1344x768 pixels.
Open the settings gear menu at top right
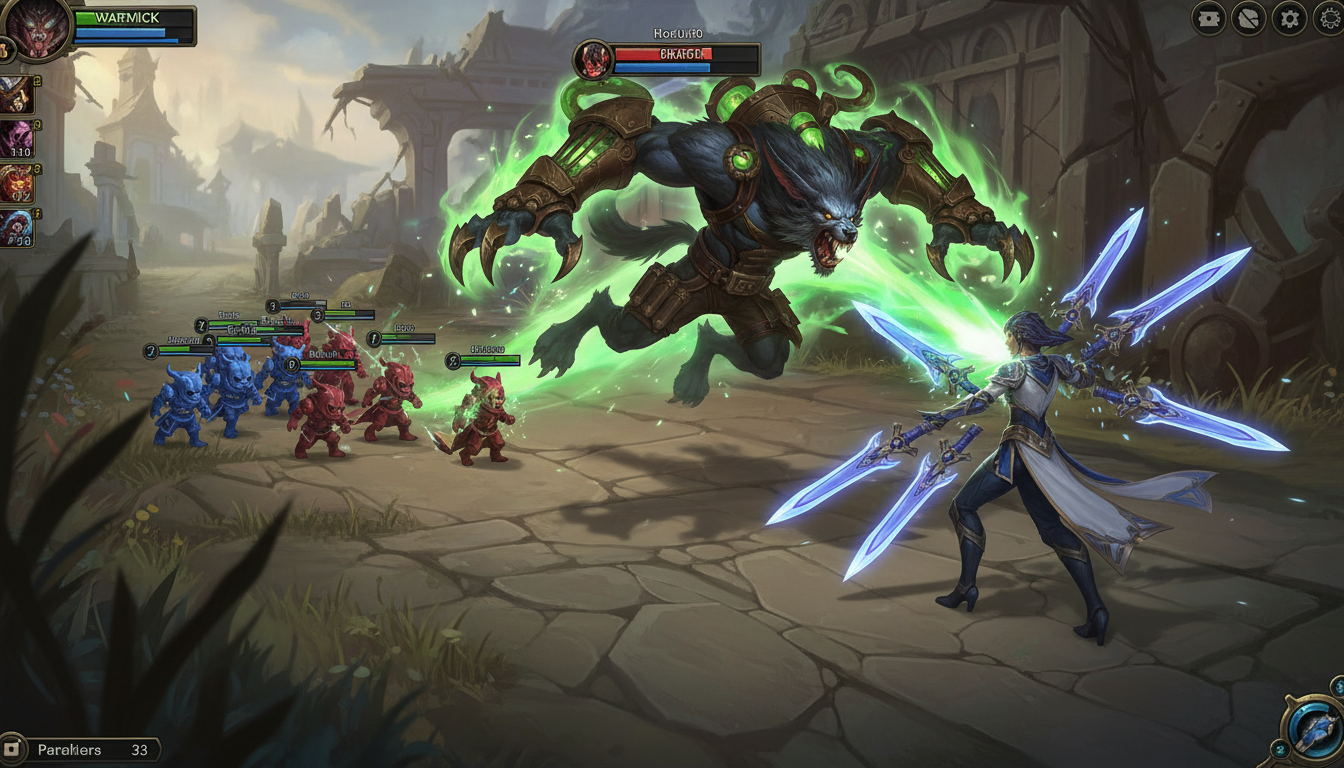click(1289, 17)
